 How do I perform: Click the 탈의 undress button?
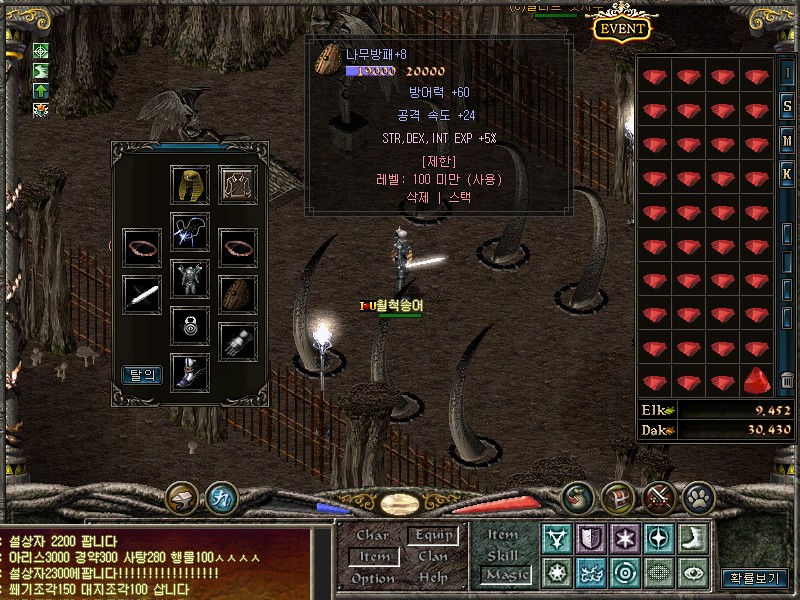[x=142, y=375]
